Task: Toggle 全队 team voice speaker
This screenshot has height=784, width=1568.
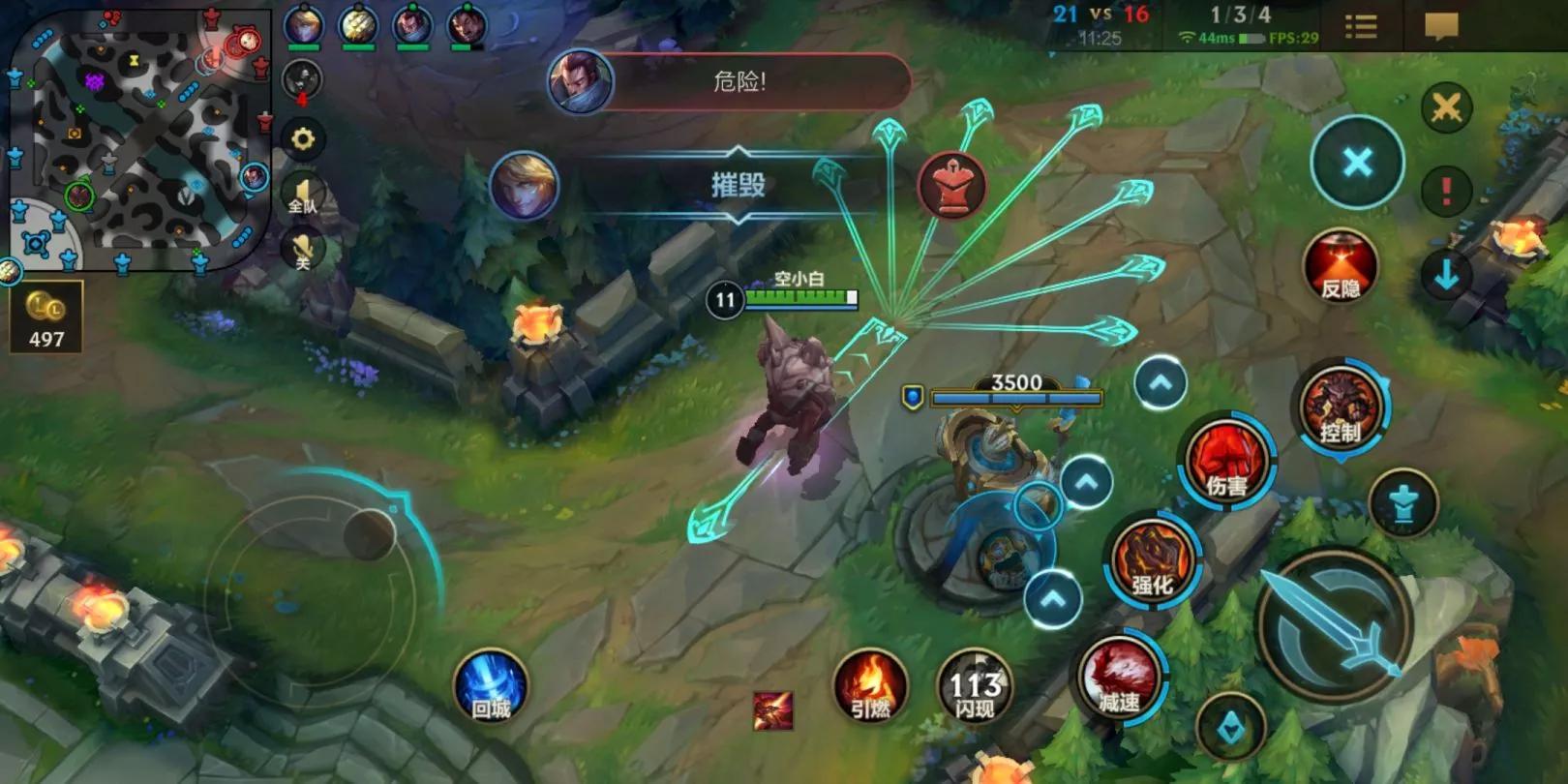Action: tap(303, 195)
